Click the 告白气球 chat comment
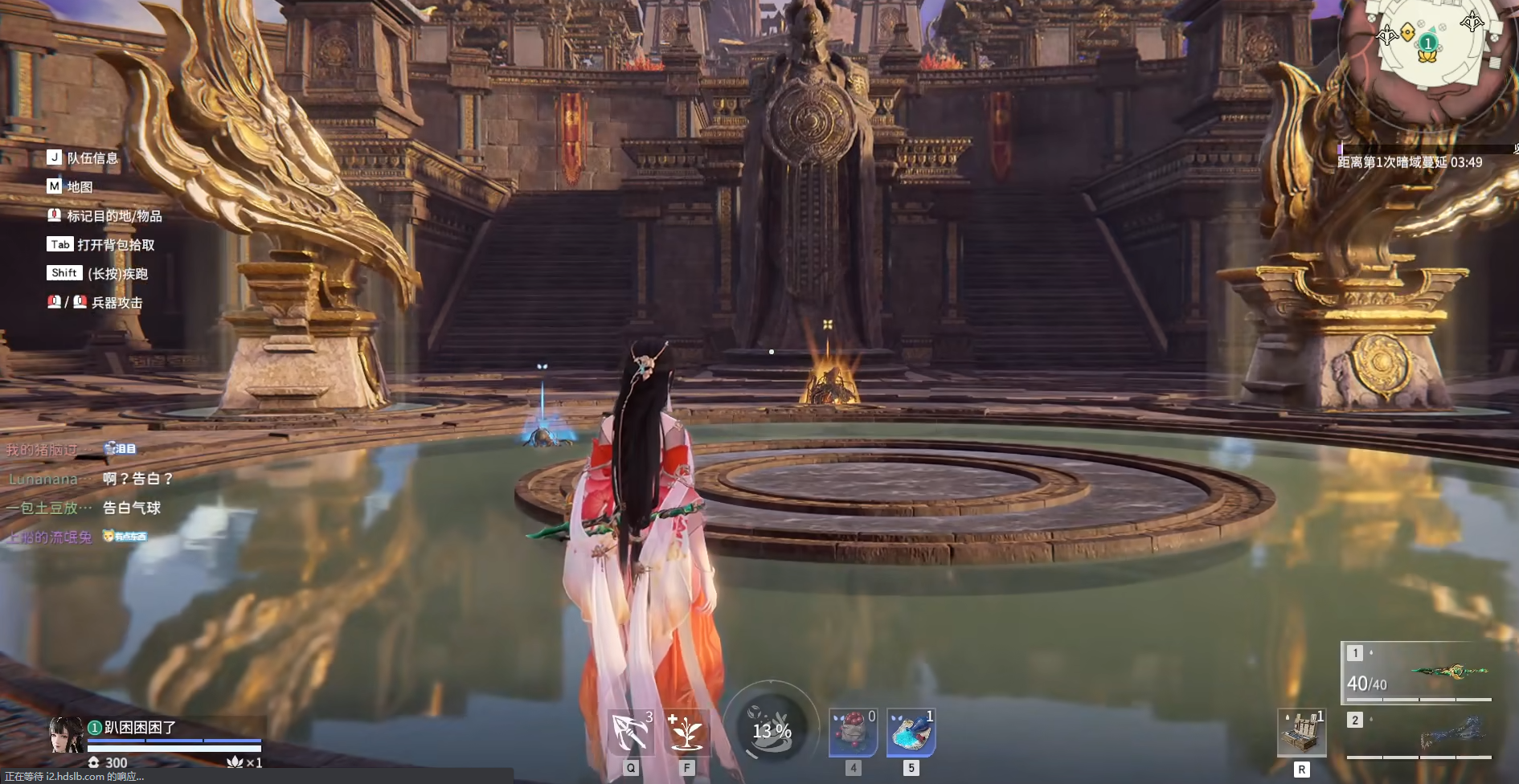 (132, 508)
